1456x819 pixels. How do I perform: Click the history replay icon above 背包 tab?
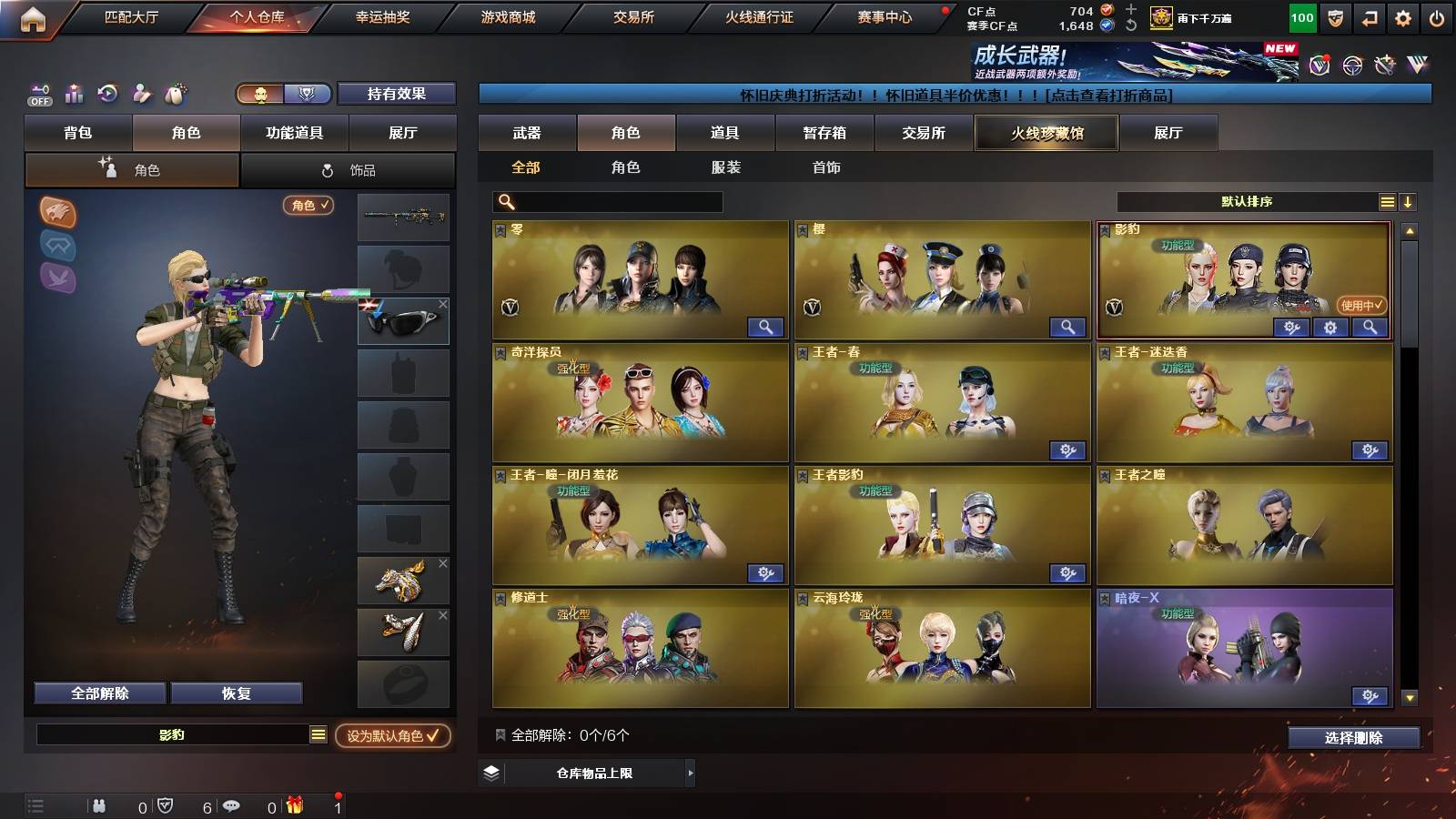pos(106,94)
